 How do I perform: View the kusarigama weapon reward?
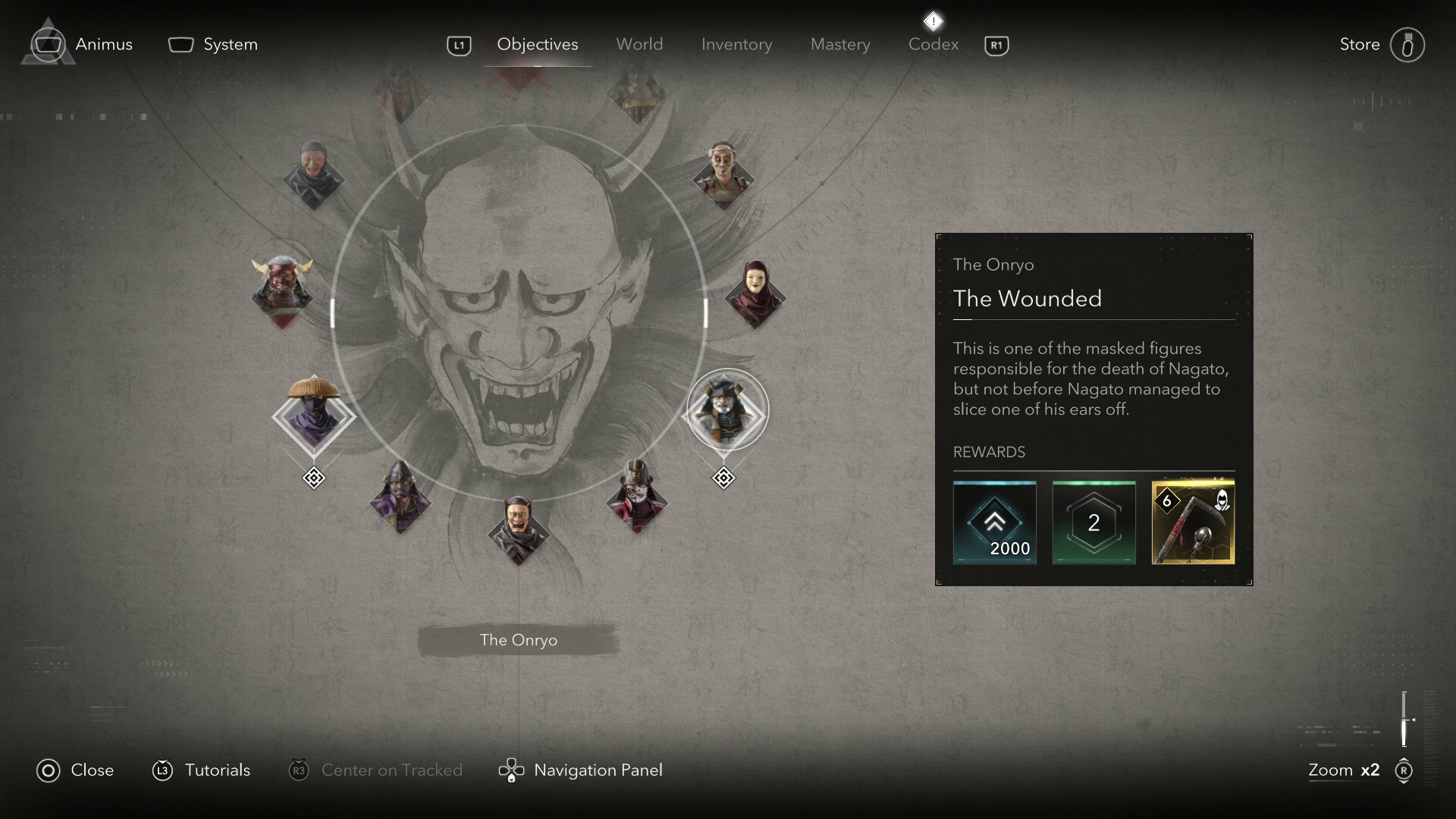coord(1193,522)
